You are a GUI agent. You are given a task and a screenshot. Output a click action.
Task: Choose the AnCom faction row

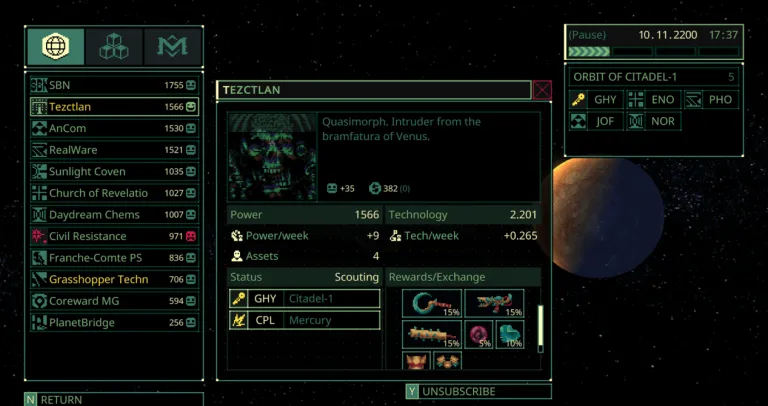(x=114, y=128)
